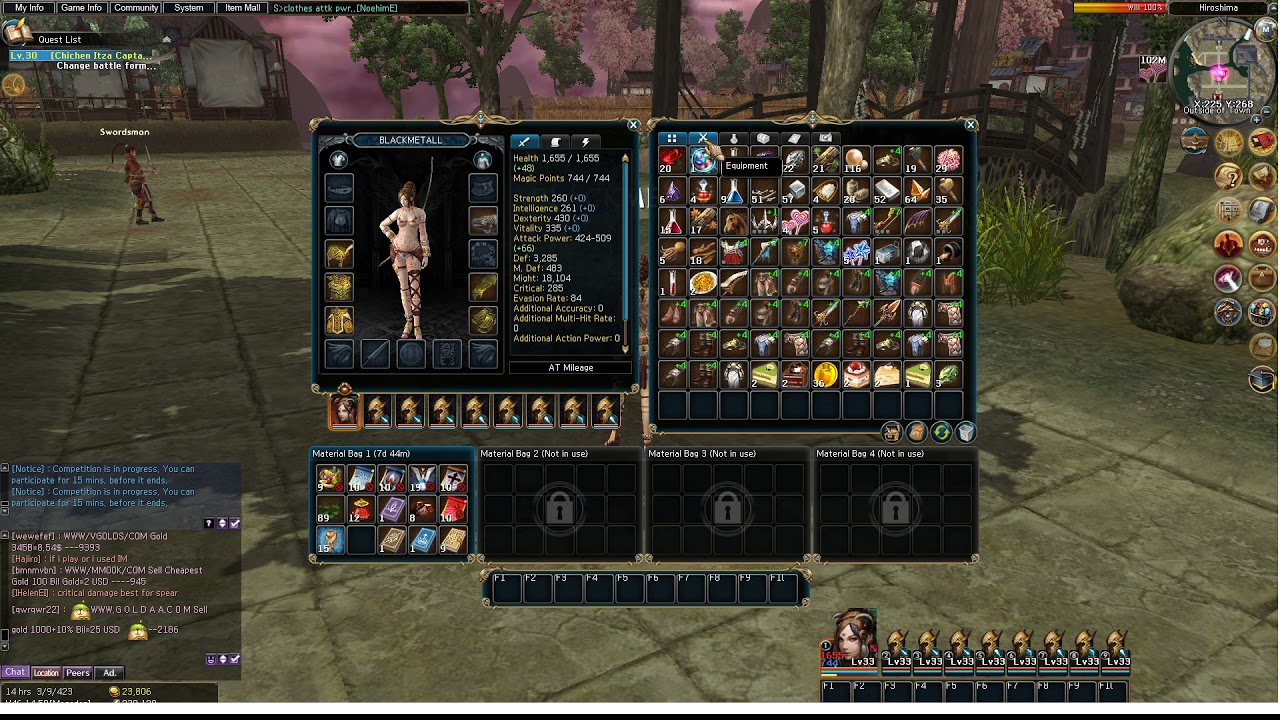Close the inventory window
The width and height of the screenshot is (1280, 720).
[970, 125]
